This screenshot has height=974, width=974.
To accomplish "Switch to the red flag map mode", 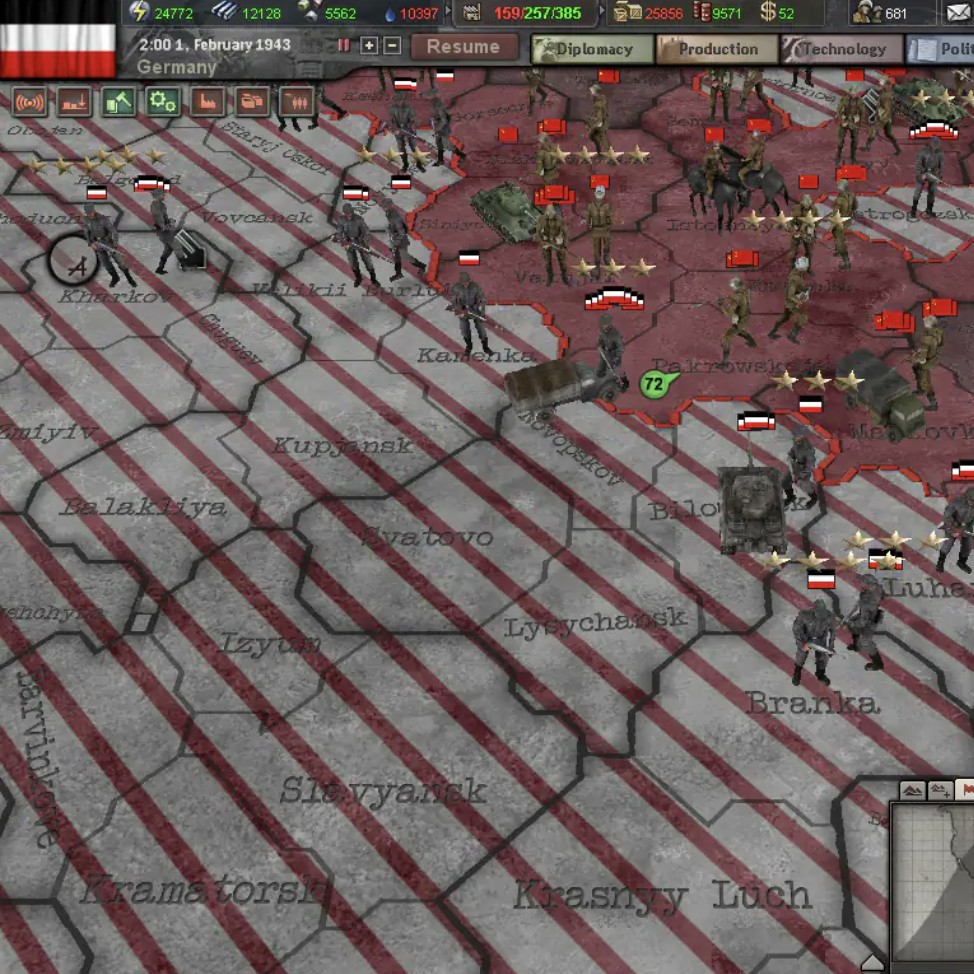I will click(x=964, y=791).
